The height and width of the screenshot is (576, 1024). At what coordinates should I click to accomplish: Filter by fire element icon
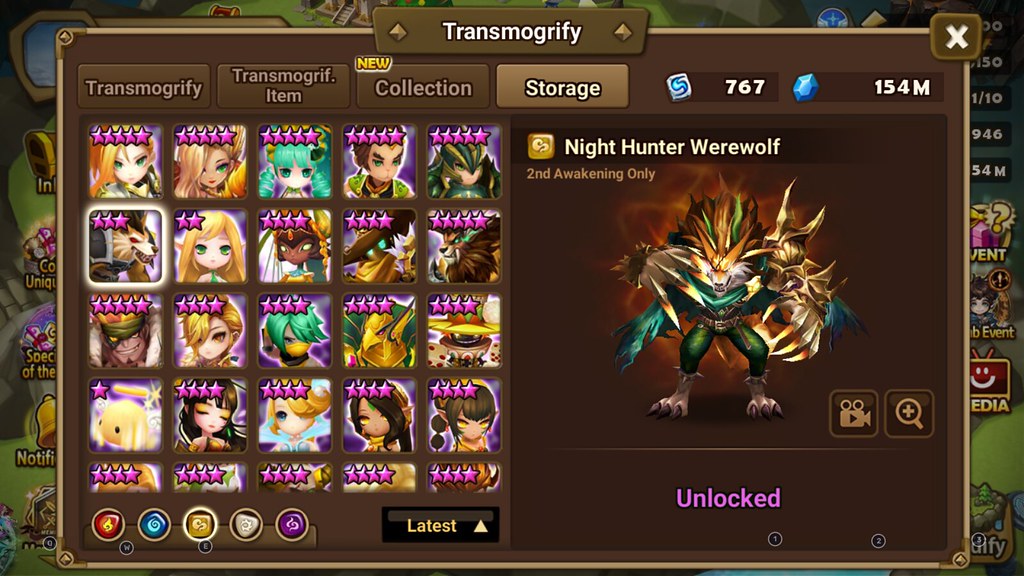[108, 524]
